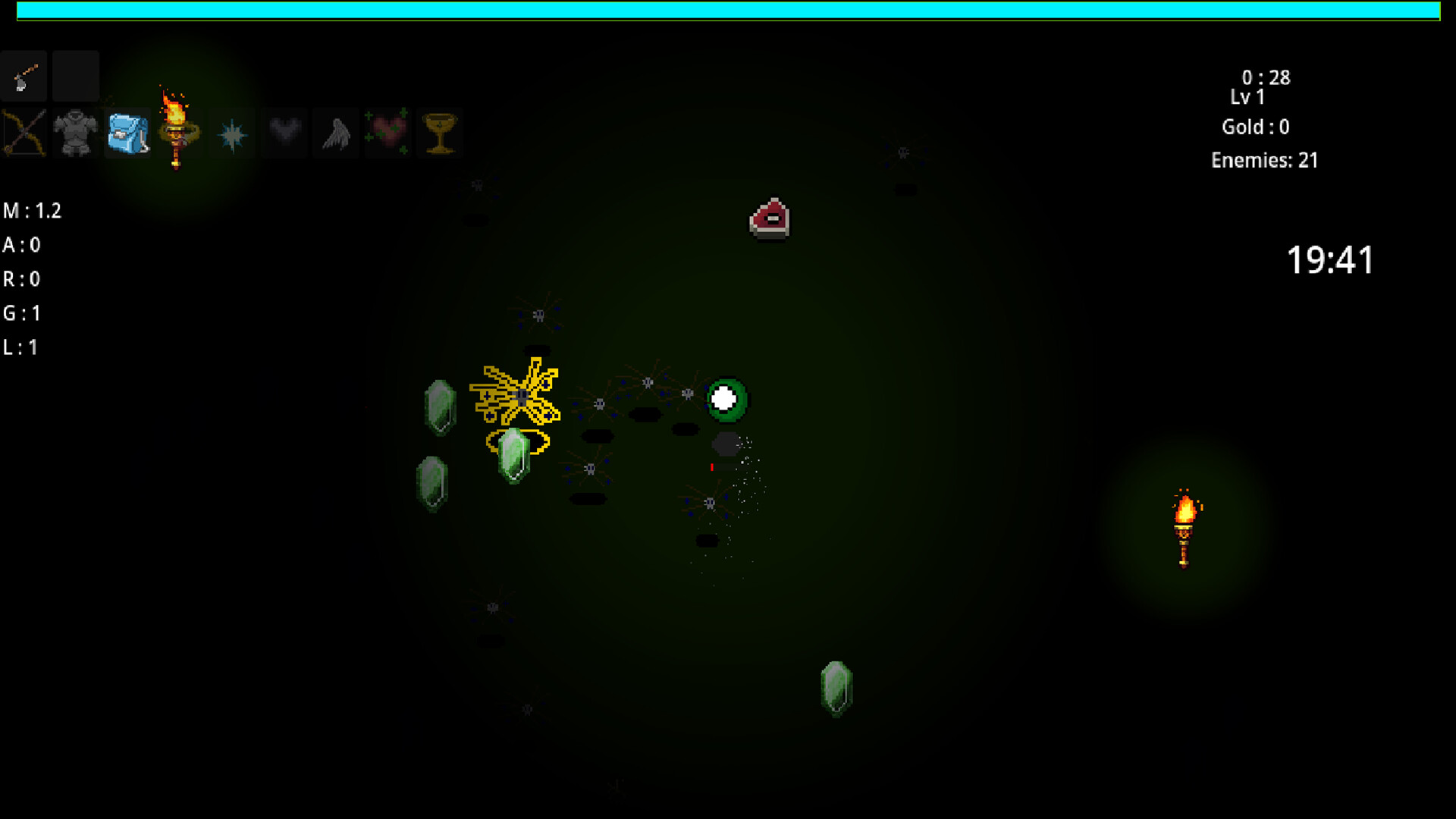Click the 19:41 game timer
Viewport: 1456px width, 819px height.
[1330, 259]
